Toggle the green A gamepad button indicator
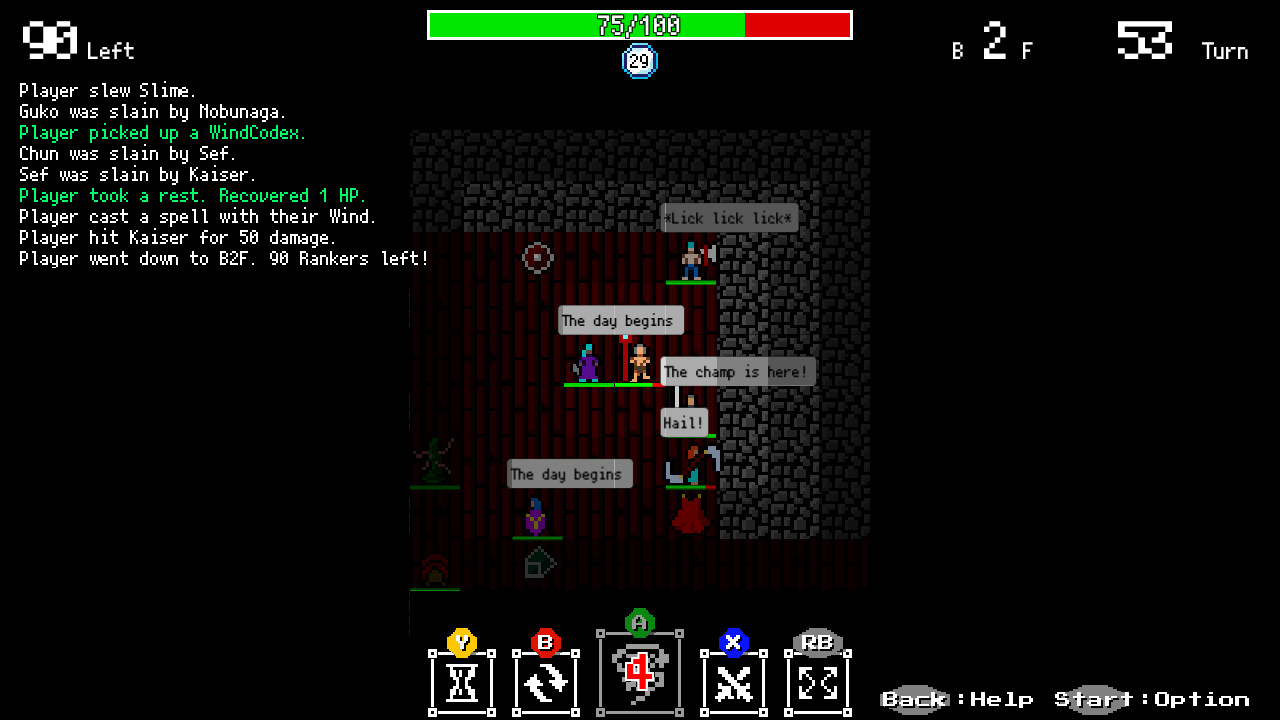1280x720 pixels. tap(640, 623)
